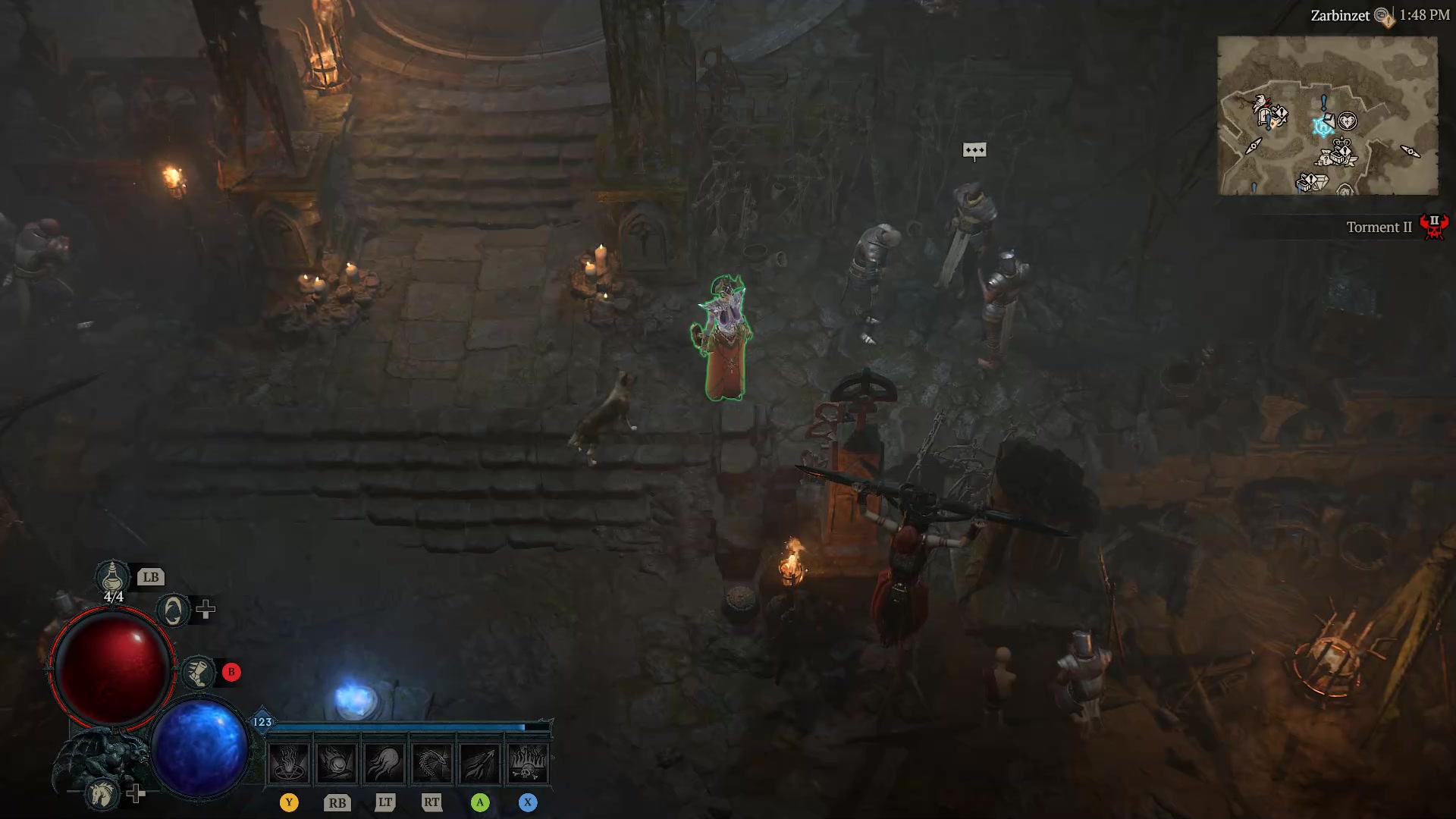The image size is (1456, 819).
Task: Trigger the Incinerate skill bound to A
Action: pyautogui.click(x=481, y=764)
